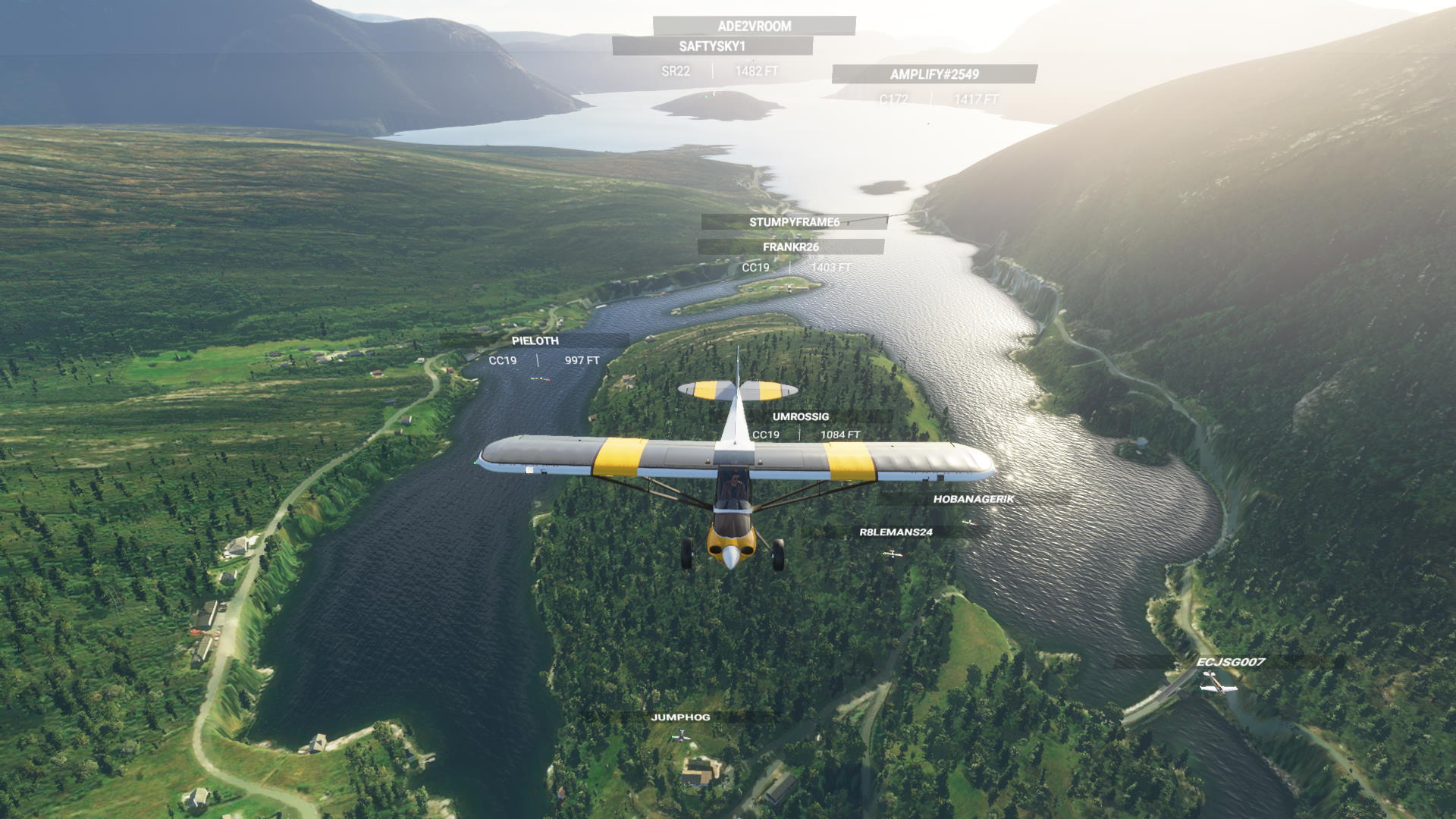Click the FRANKR26 nameplate
The width and height of the screenshot is (1456, 819).
click(790, 247)
